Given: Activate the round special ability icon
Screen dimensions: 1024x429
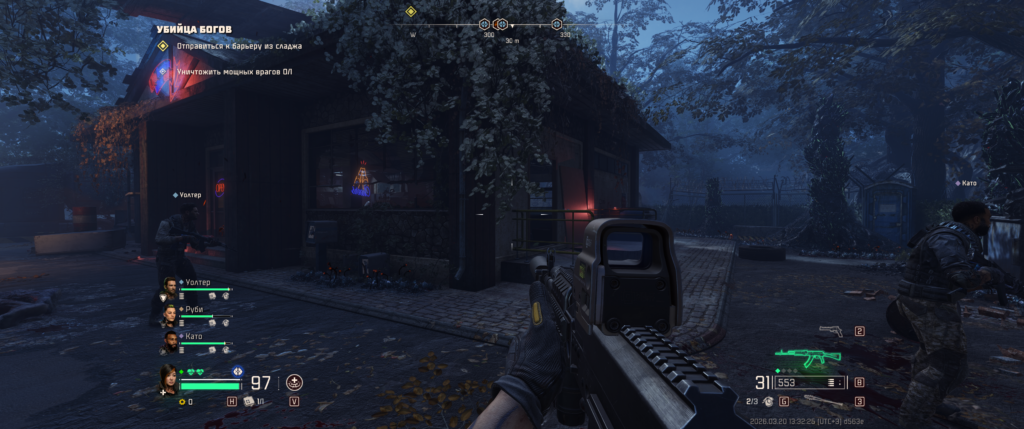Looking at the screenshot, I should 294,382.
